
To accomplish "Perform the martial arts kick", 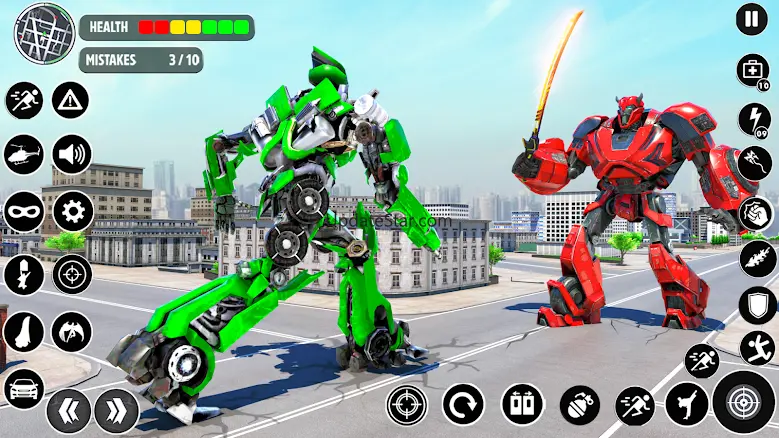I will click(686, 404).
